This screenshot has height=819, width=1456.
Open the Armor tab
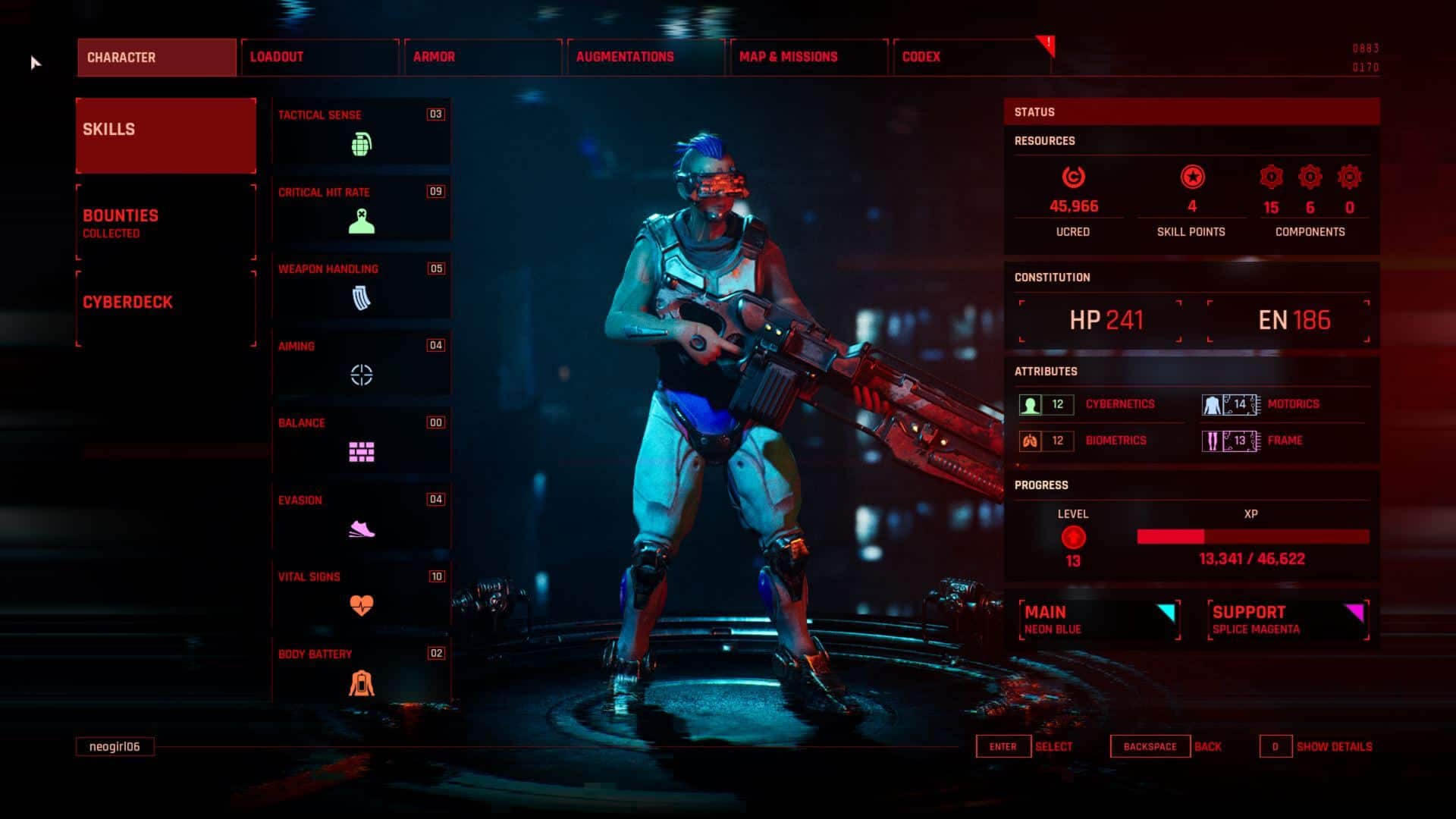482,57
